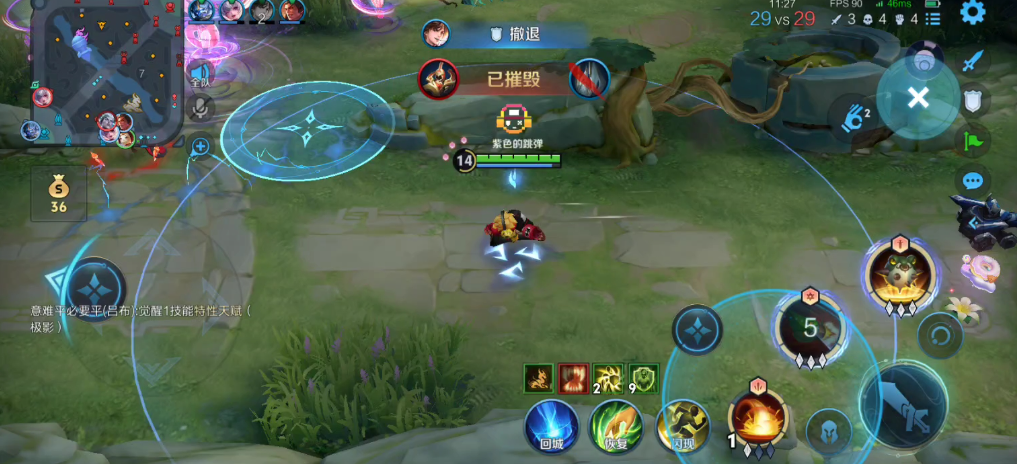
Task: Activate the golden creature ultimate skill
Action: coord(899,271)
